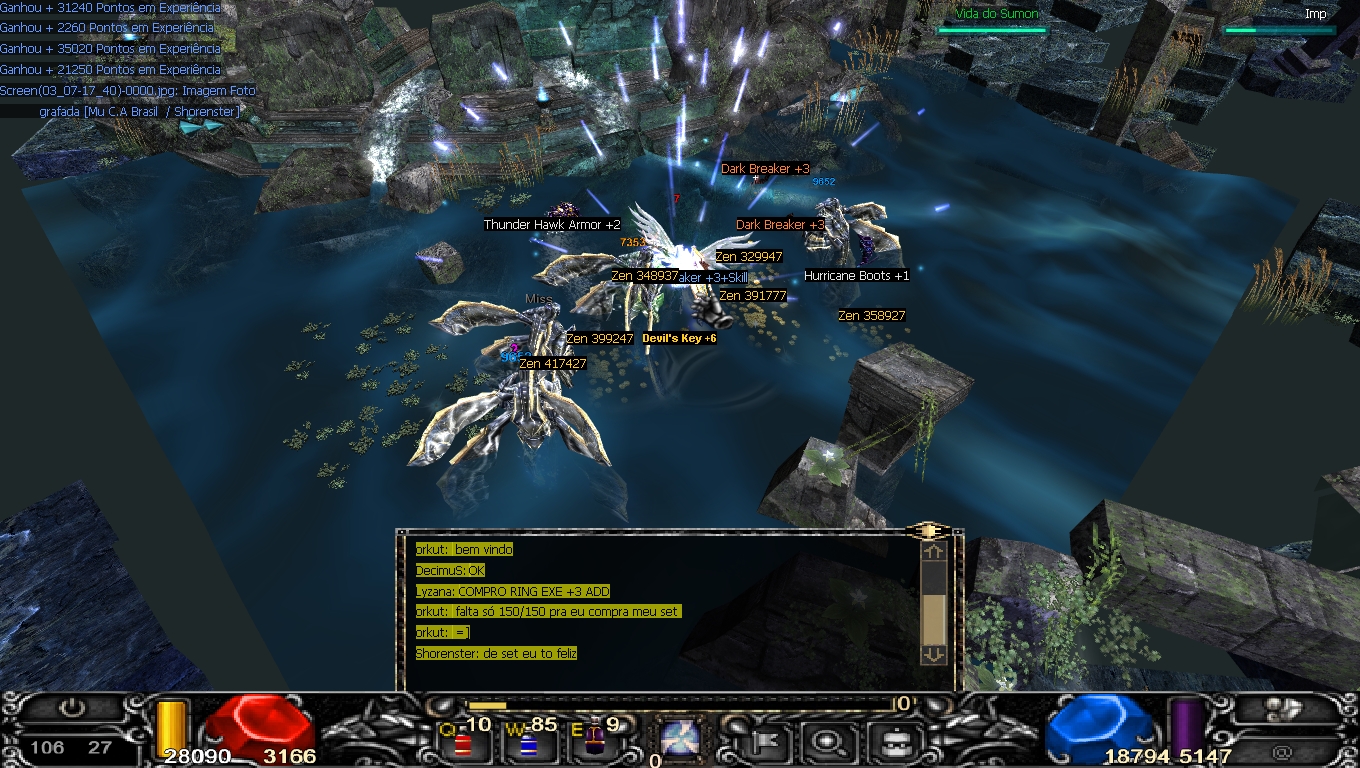Click Shorenster's chat message line
This screenshot has width=1360, height=768.
pyautogui.click(x=496, y=653)
